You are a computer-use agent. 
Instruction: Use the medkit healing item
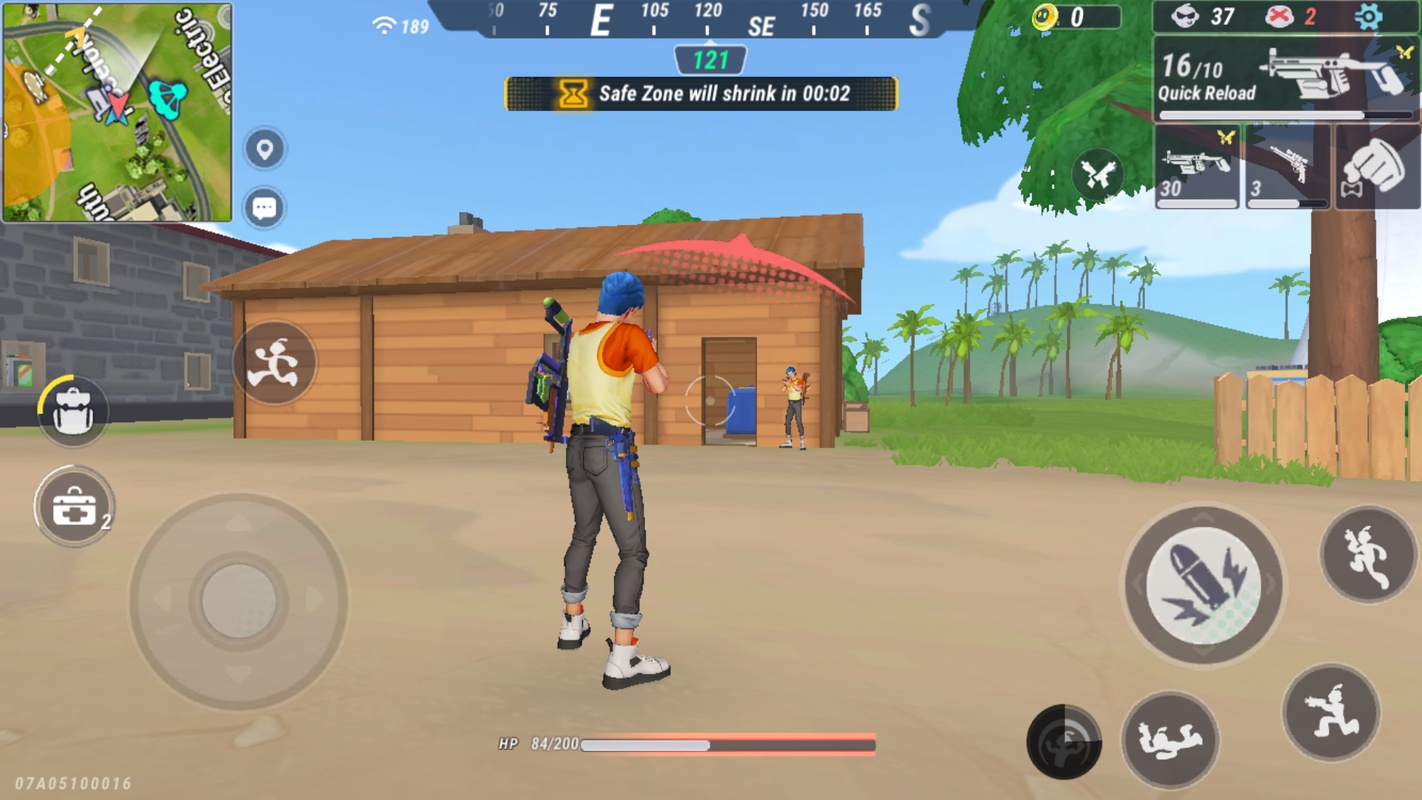(x=74, y=507)
